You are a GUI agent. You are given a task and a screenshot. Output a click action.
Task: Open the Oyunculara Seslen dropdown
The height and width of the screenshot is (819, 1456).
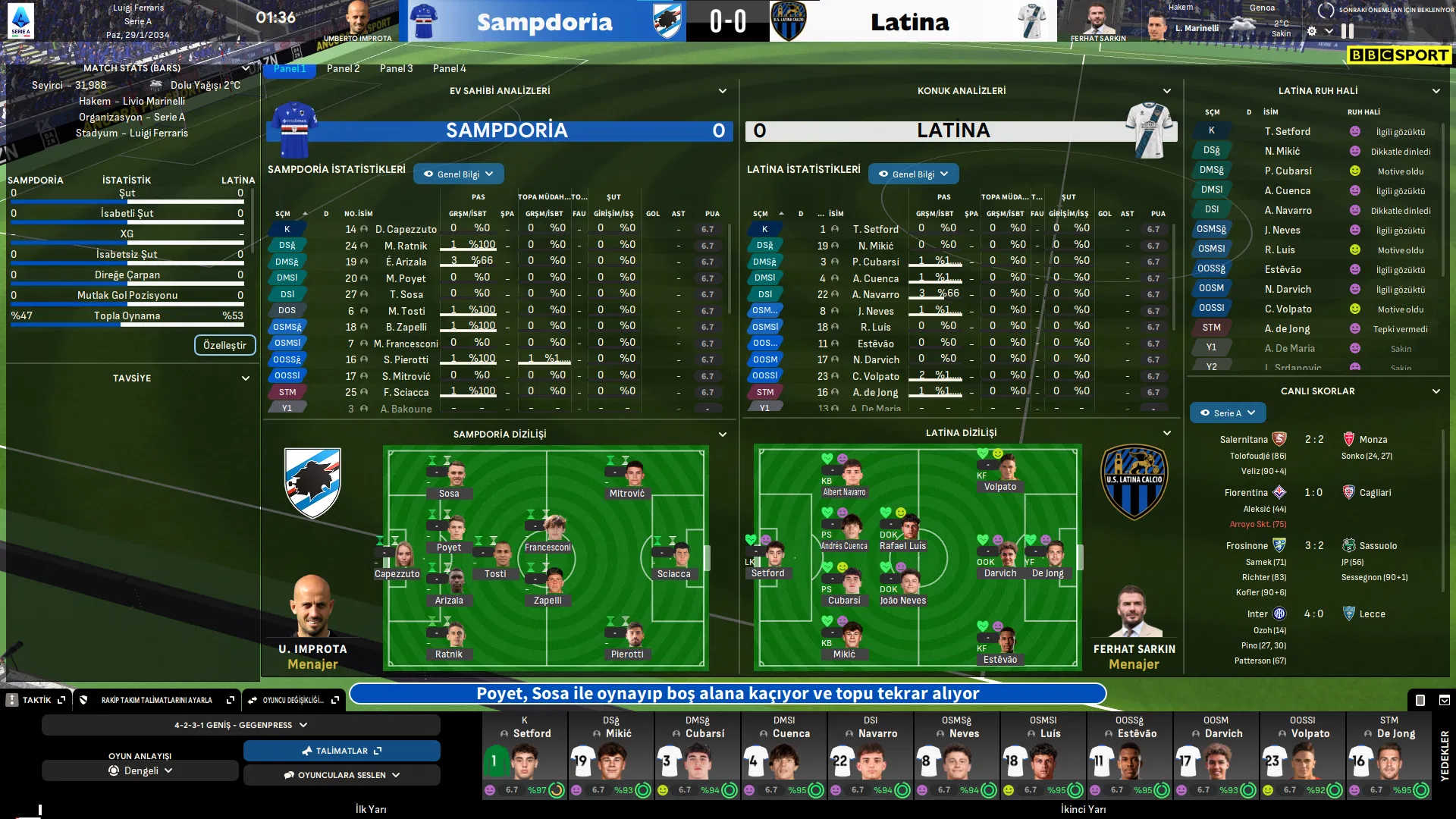(341, 775)
